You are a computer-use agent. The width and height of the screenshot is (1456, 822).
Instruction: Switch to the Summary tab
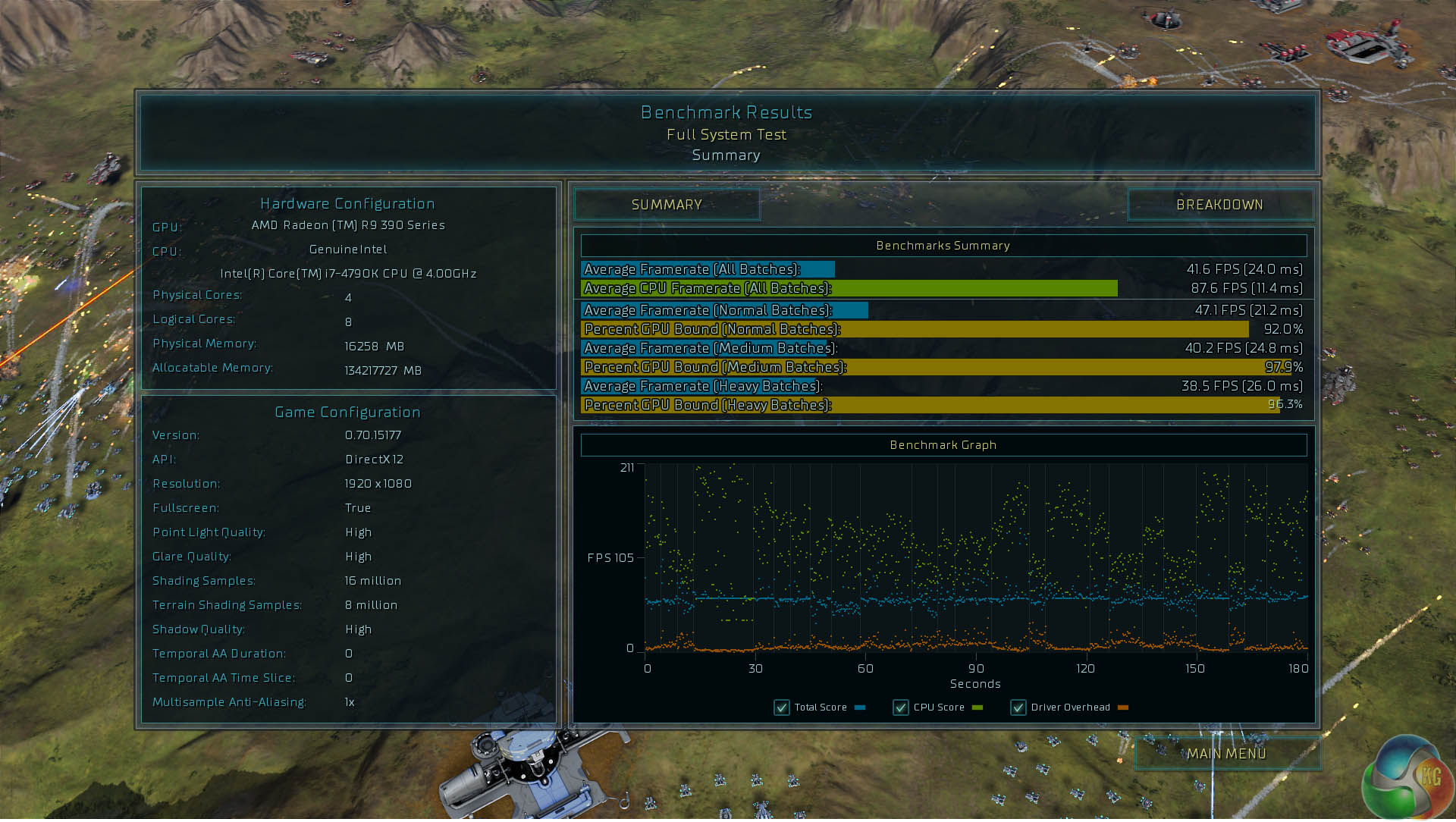667,205
